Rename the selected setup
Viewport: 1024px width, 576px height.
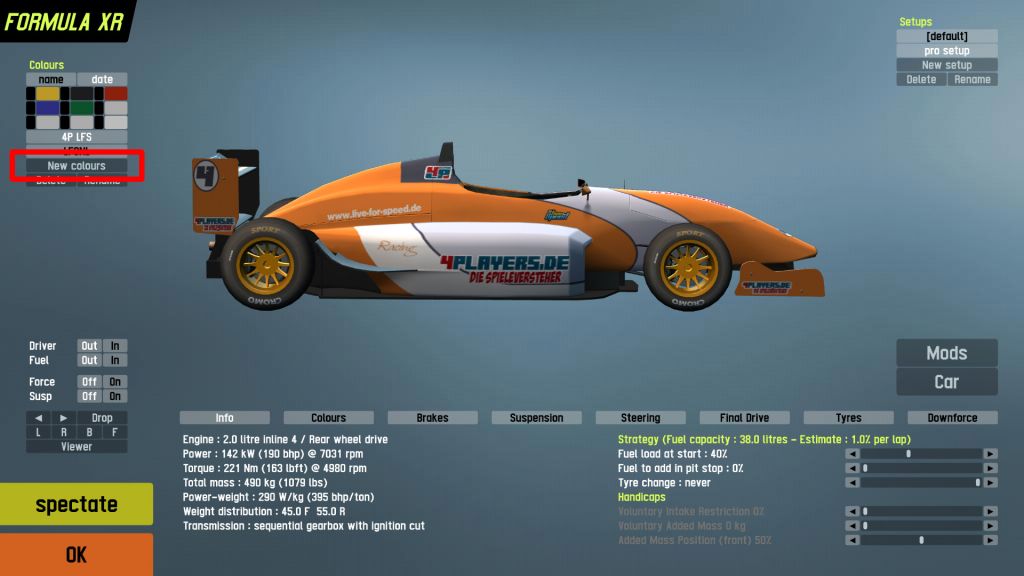[x=972, y=80]
